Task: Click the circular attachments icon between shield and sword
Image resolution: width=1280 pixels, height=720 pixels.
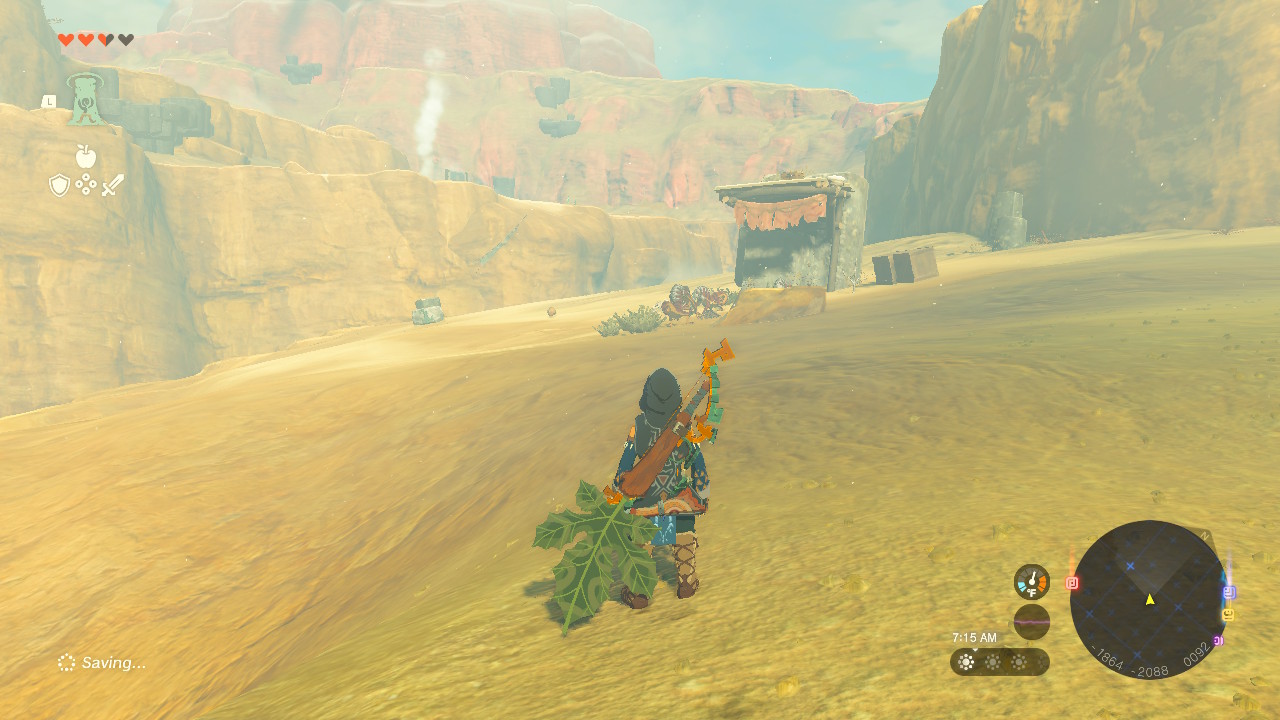Action: [85, 184]
